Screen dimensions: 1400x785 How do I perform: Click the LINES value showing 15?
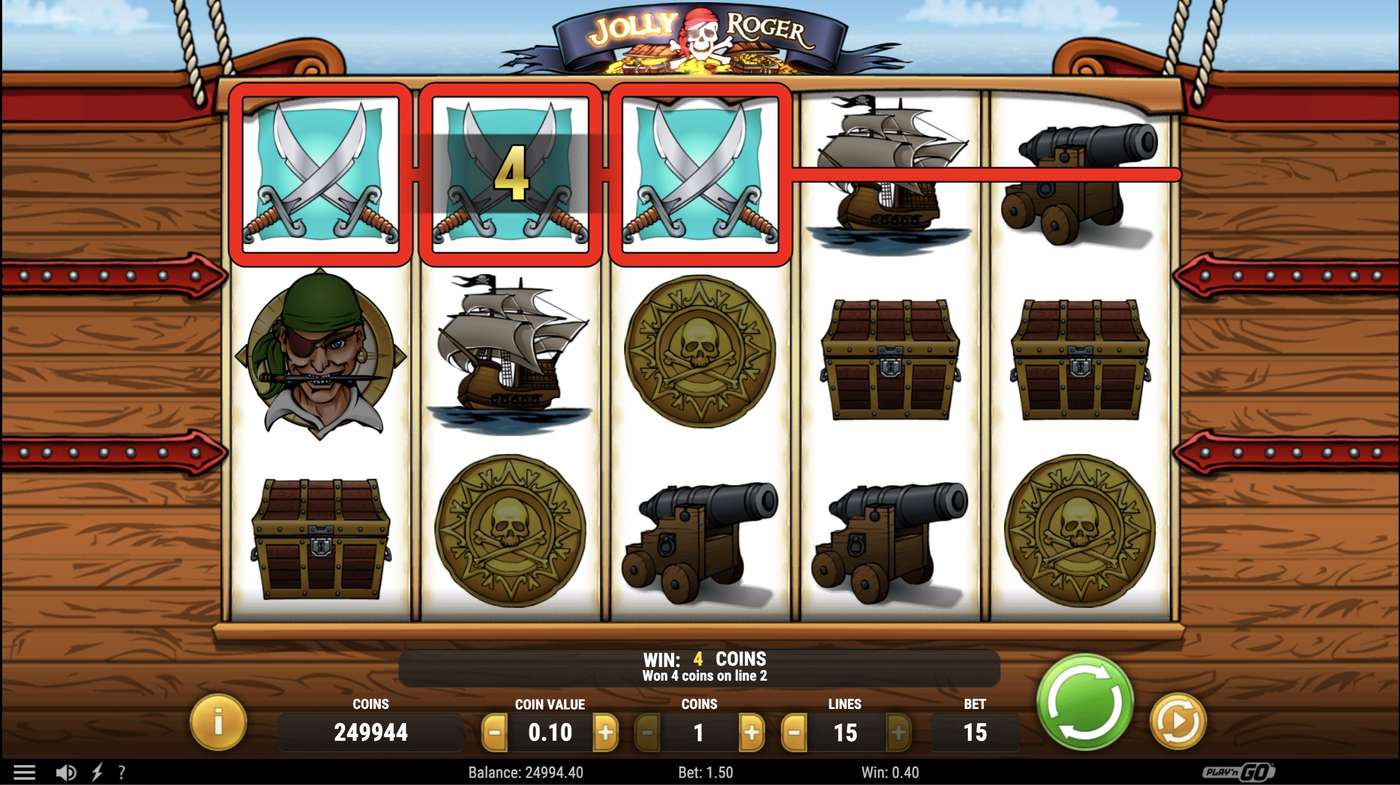click(x=845, y=732)
